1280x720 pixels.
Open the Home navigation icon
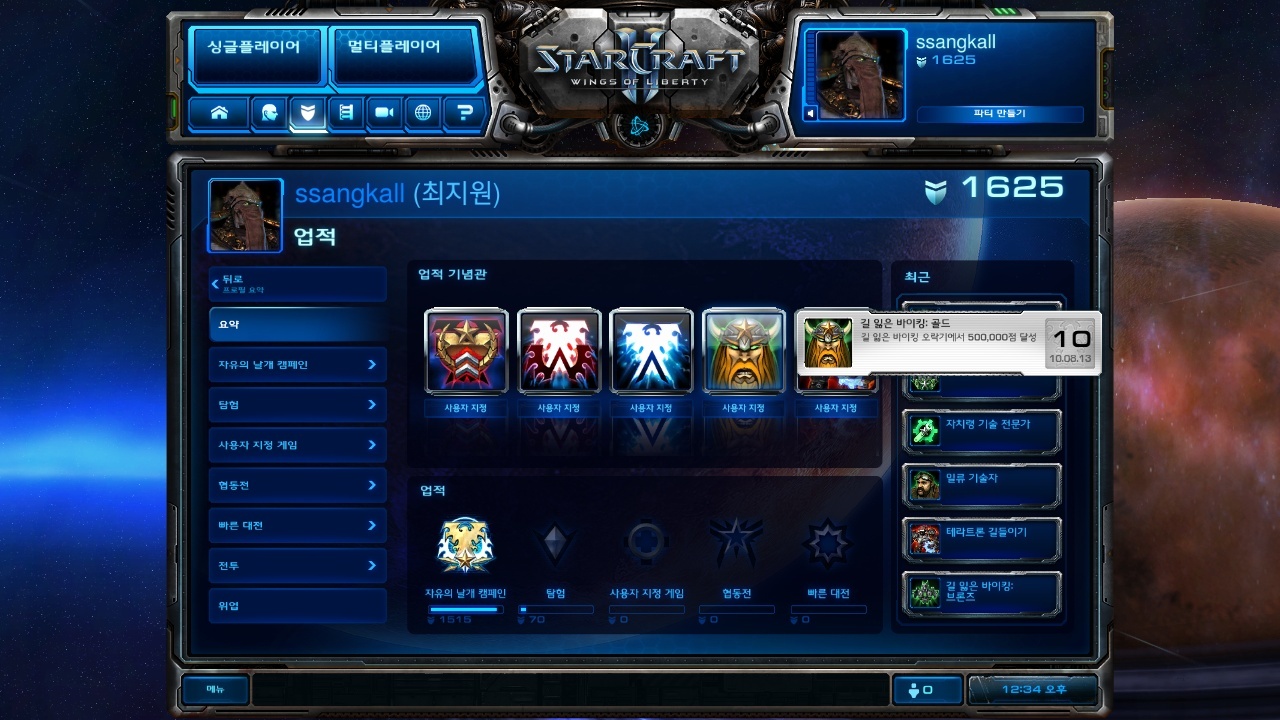point(219,113)
